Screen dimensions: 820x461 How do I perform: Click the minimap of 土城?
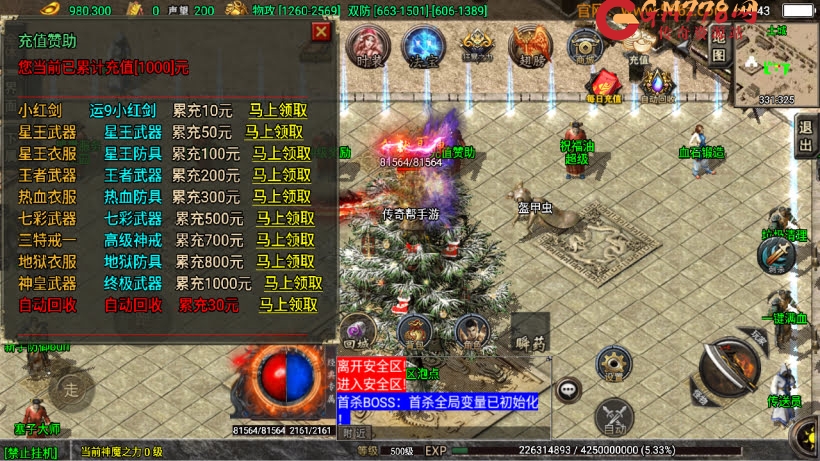pos(776,67)
